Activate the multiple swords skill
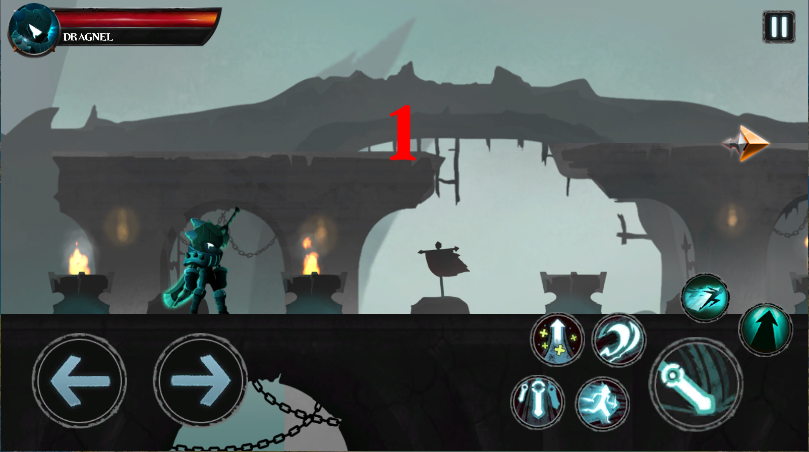809x452 pixels. point(539,402)
